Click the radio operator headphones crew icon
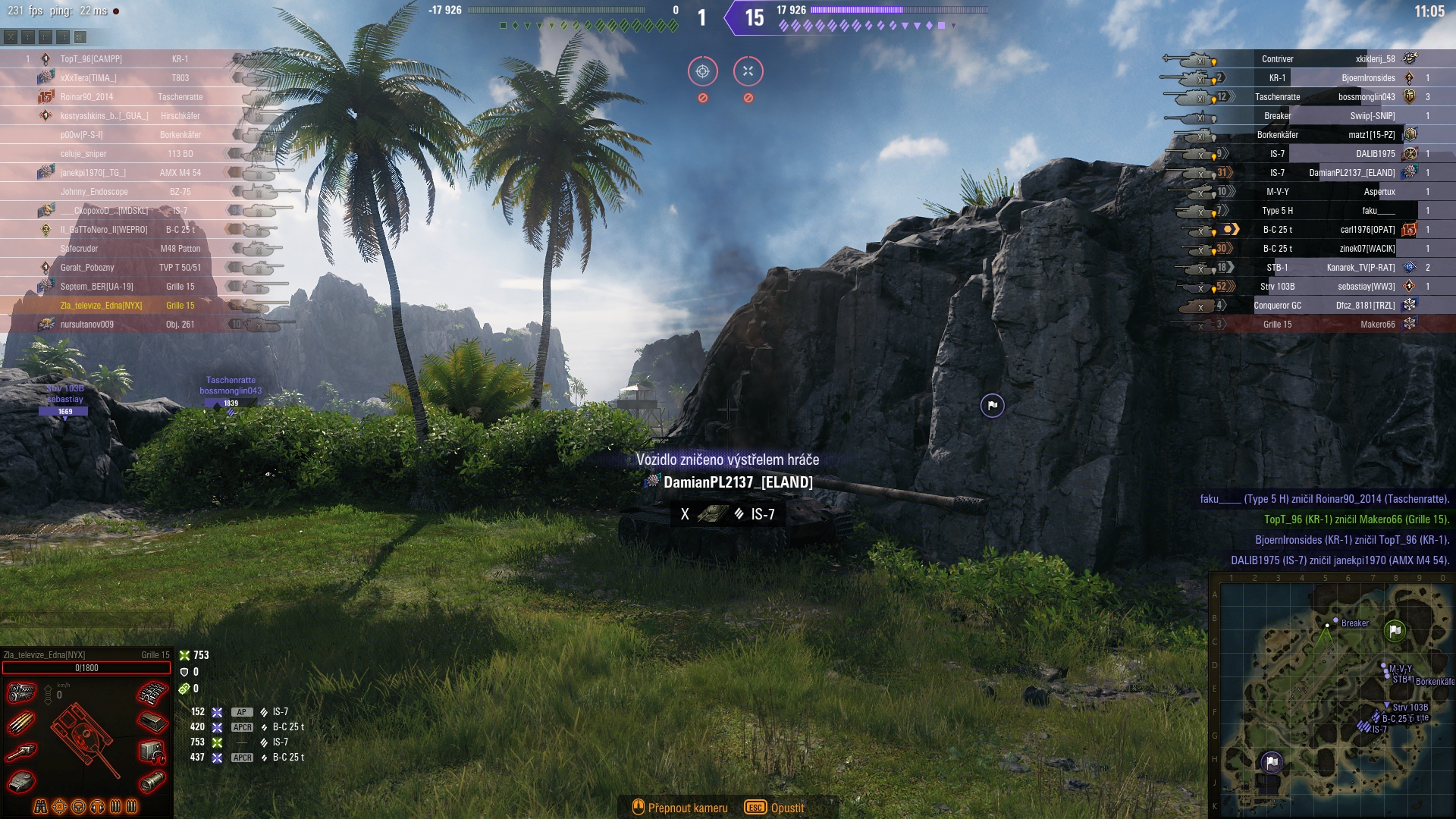Viewport: 1456px width, 819px height. click(x=97, y=806)
